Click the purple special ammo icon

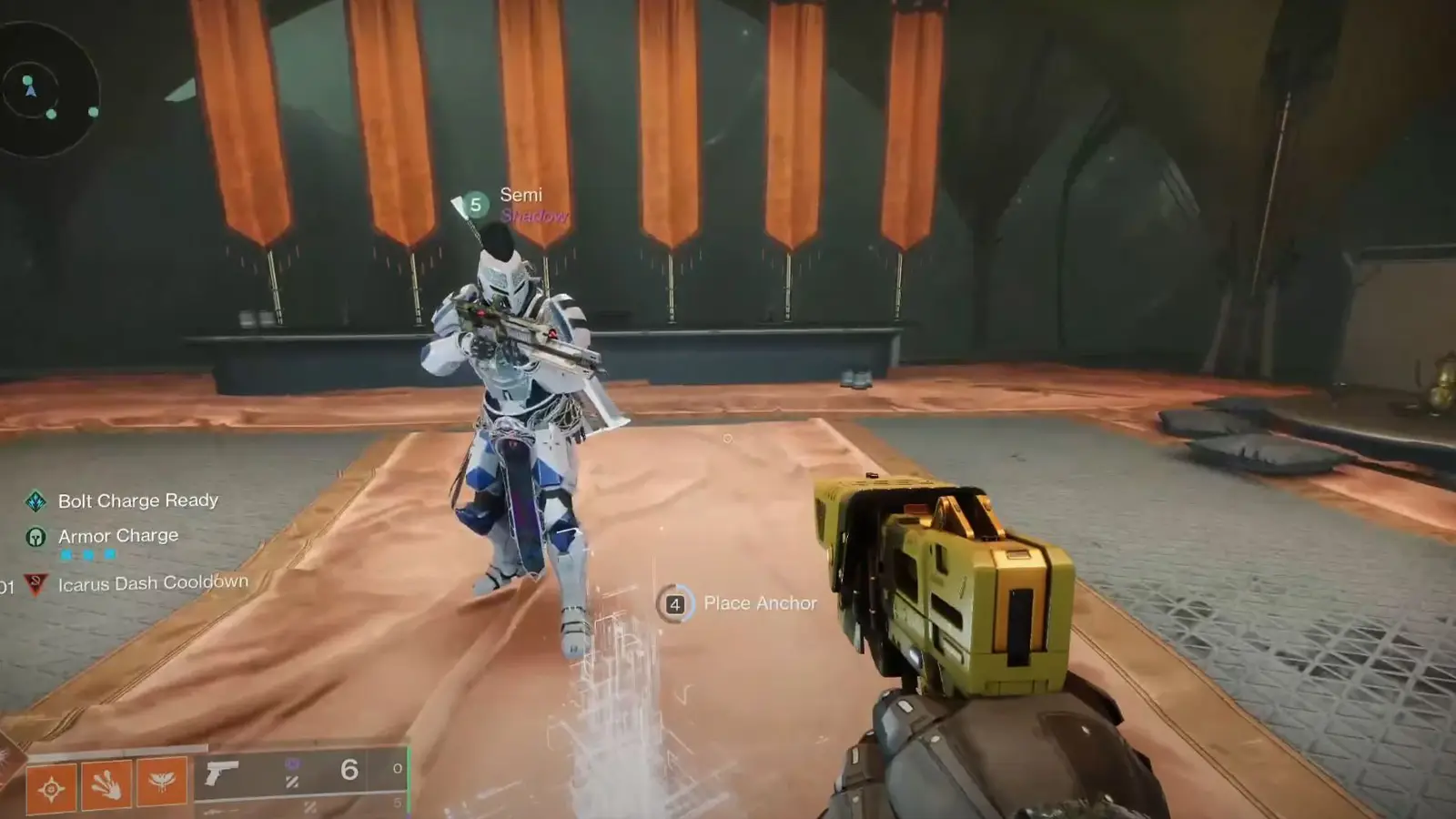294,764
